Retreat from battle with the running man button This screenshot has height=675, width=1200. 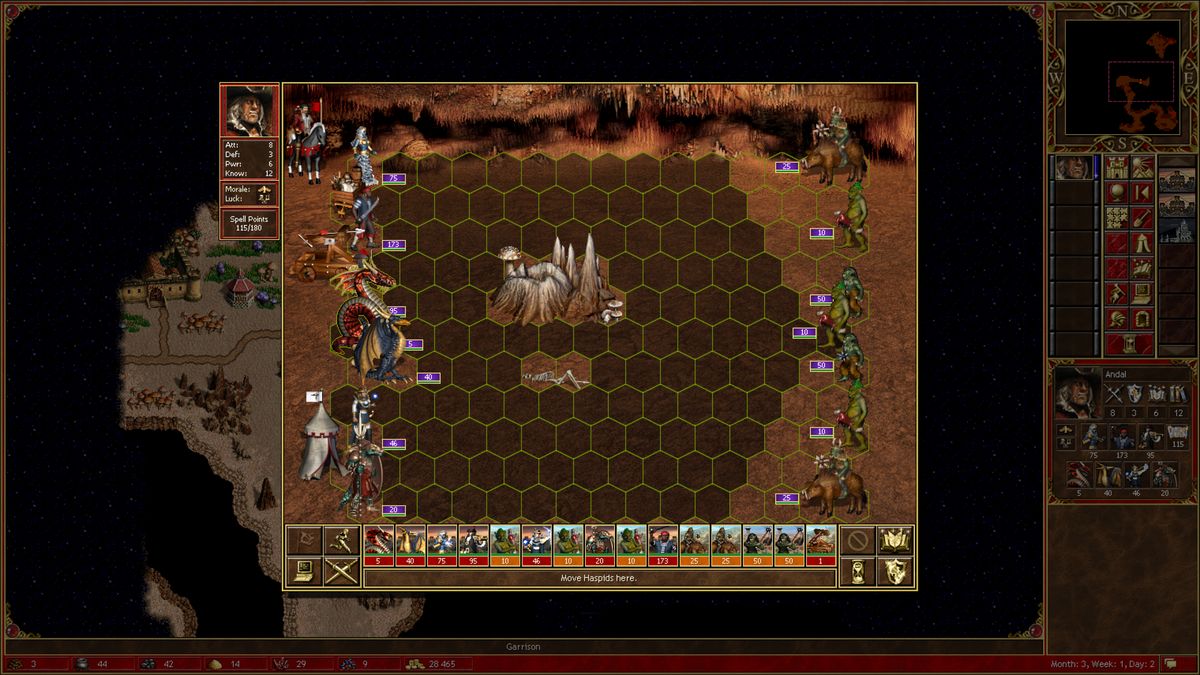click(x=341, y=541)
